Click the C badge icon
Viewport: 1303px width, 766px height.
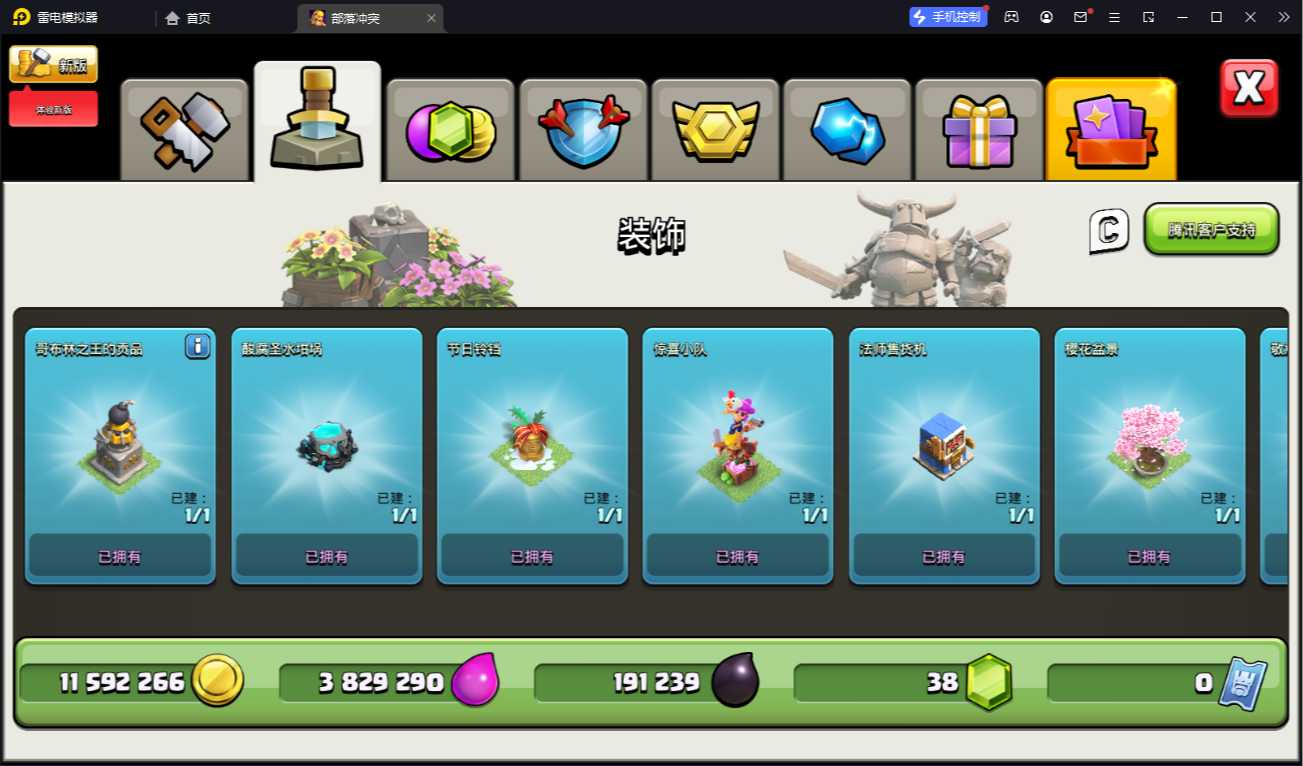[x=1108, y=231]
